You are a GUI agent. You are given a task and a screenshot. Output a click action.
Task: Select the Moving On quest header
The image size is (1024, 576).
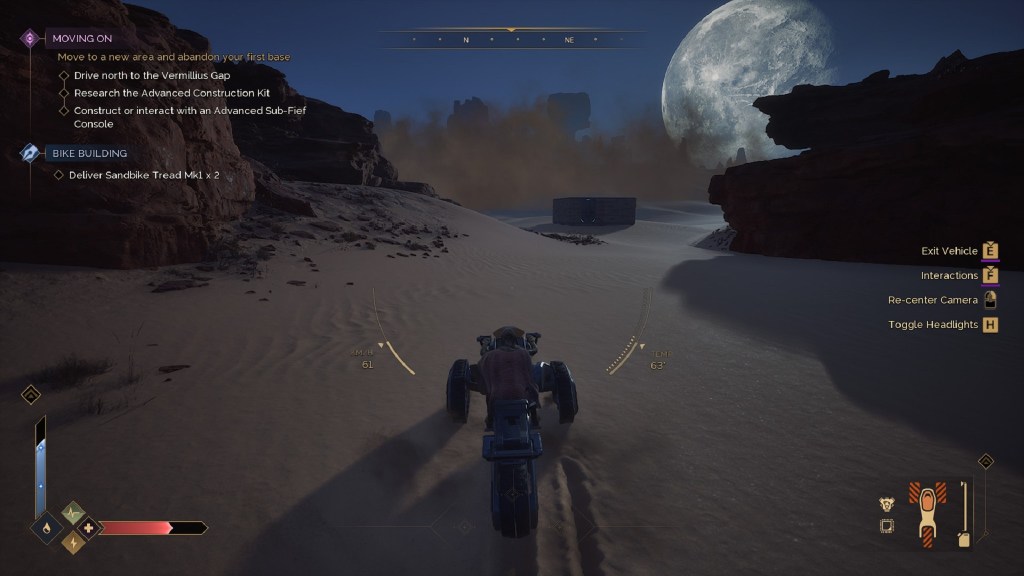(82, 38)
